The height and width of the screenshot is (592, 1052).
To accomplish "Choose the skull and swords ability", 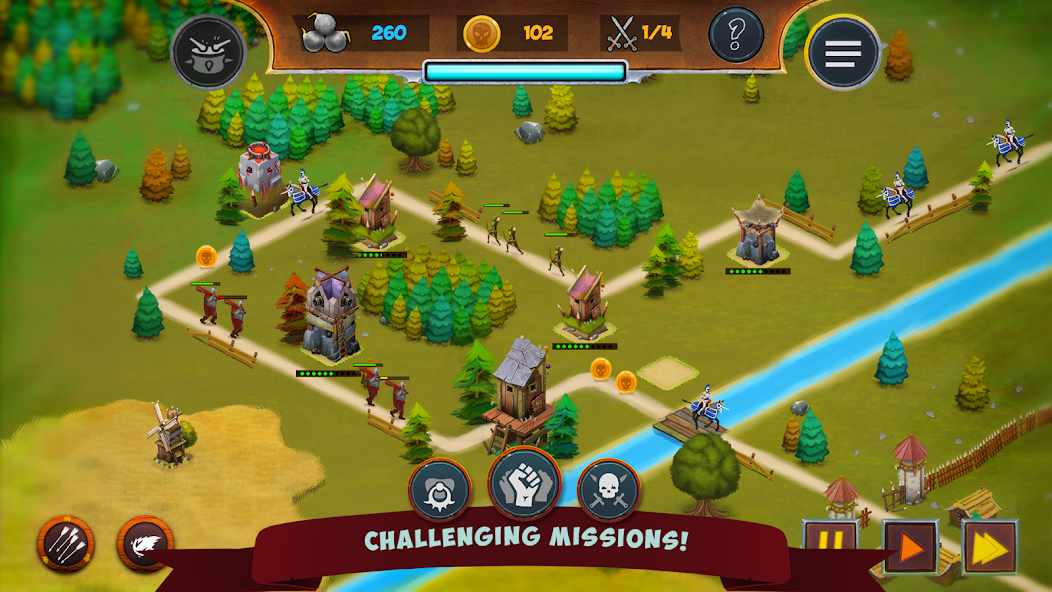I will (x=608, y=490).
